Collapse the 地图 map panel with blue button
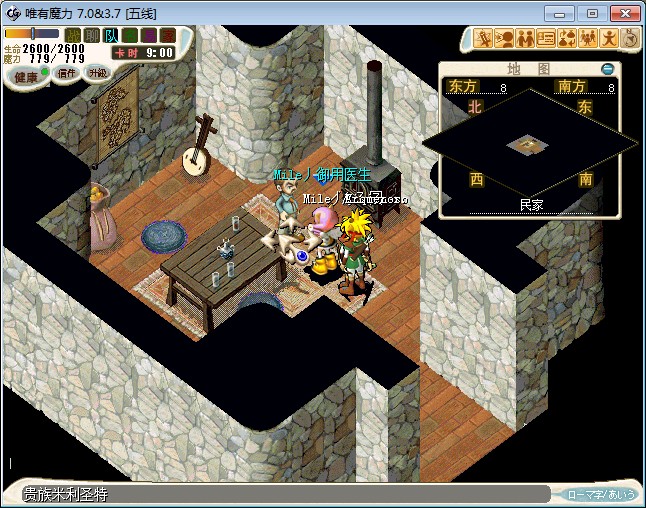 point(607,69)
